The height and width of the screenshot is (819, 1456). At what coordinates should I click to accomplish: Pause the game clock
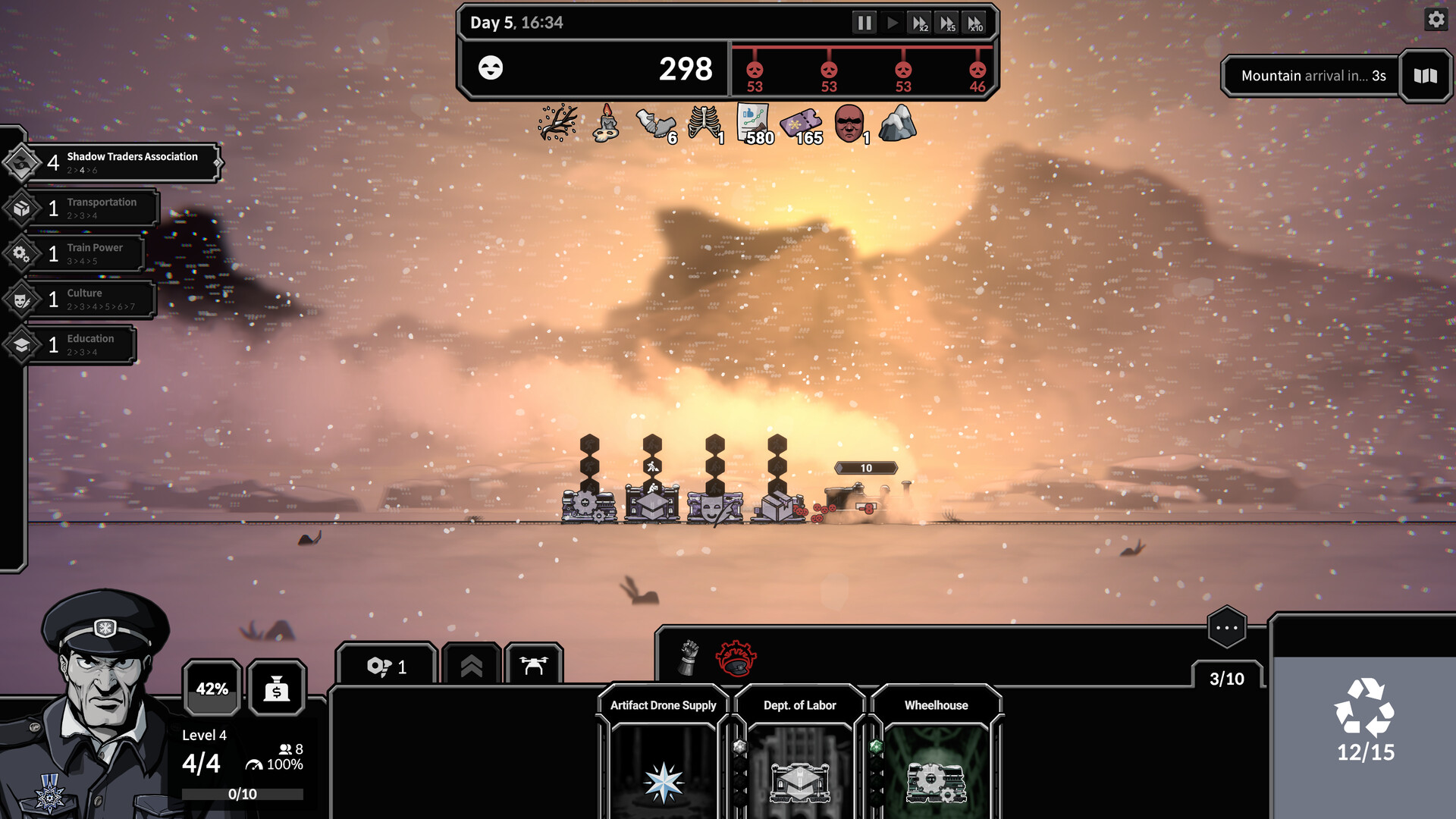pos(864,23)
